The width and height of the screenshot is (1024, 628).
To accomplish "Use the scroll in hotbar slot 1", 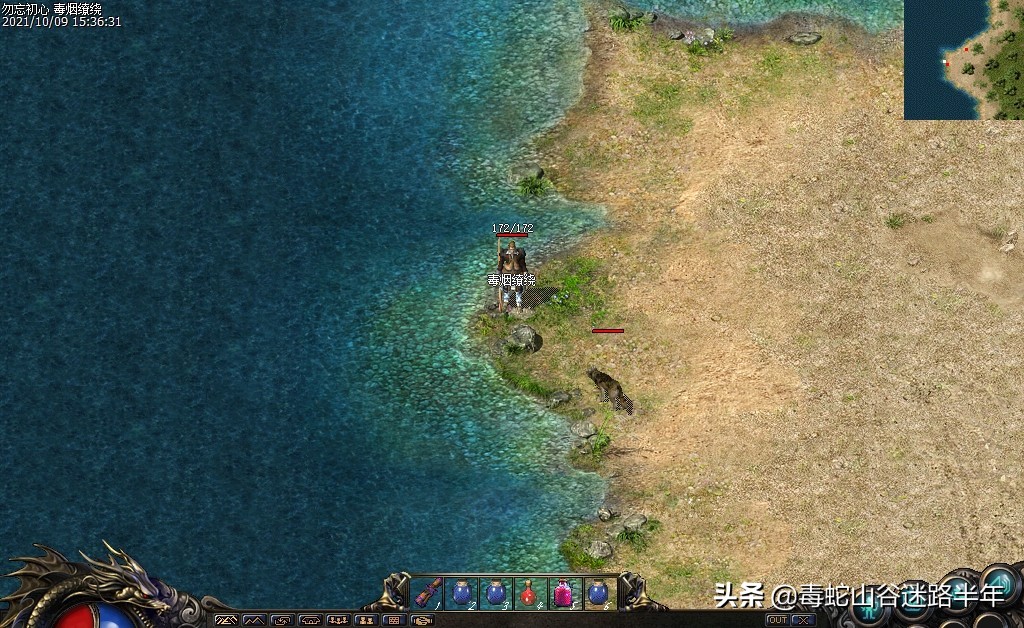I will tap(428, 593).
